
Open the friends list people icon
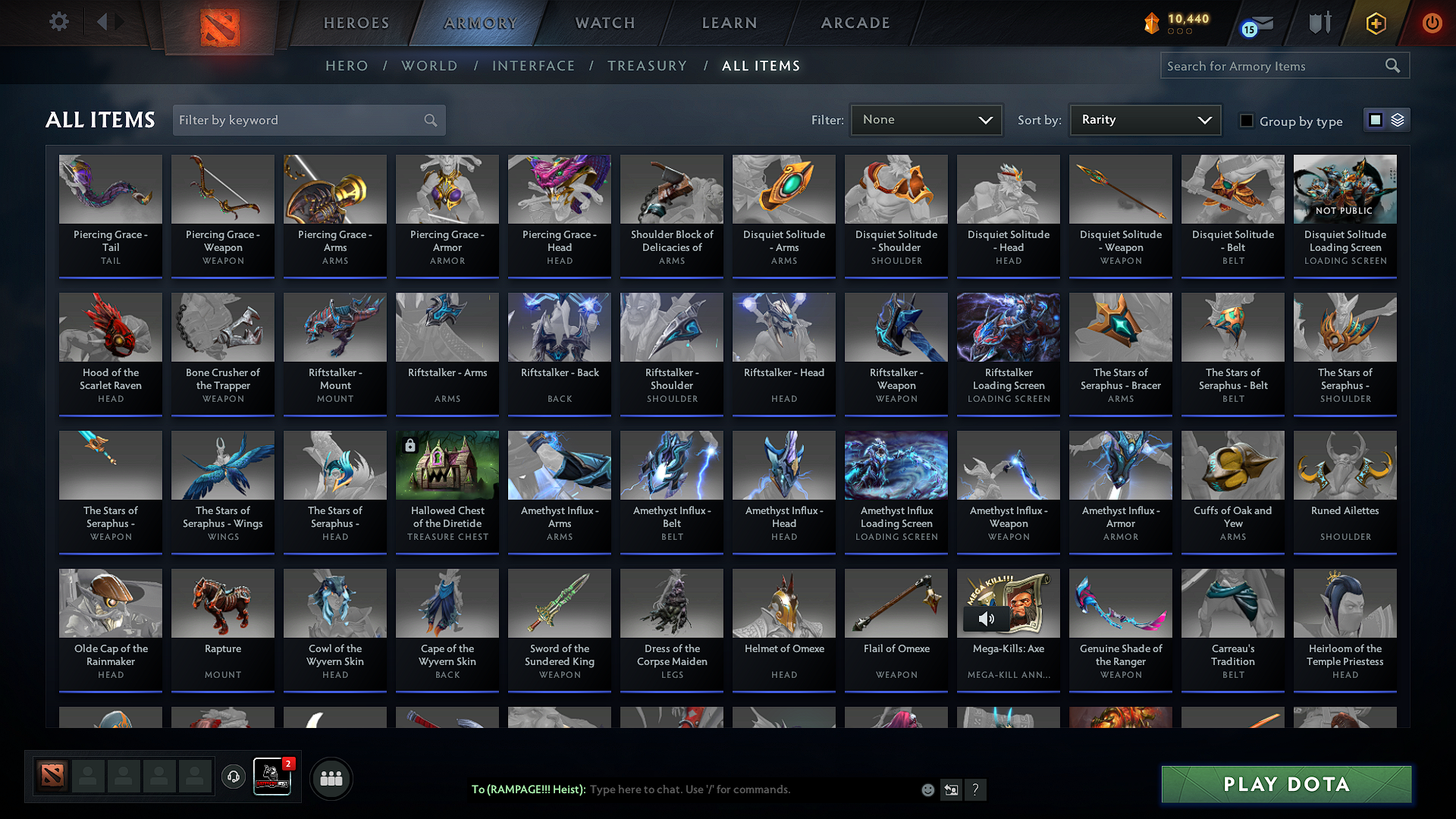[x=331, y=777]
